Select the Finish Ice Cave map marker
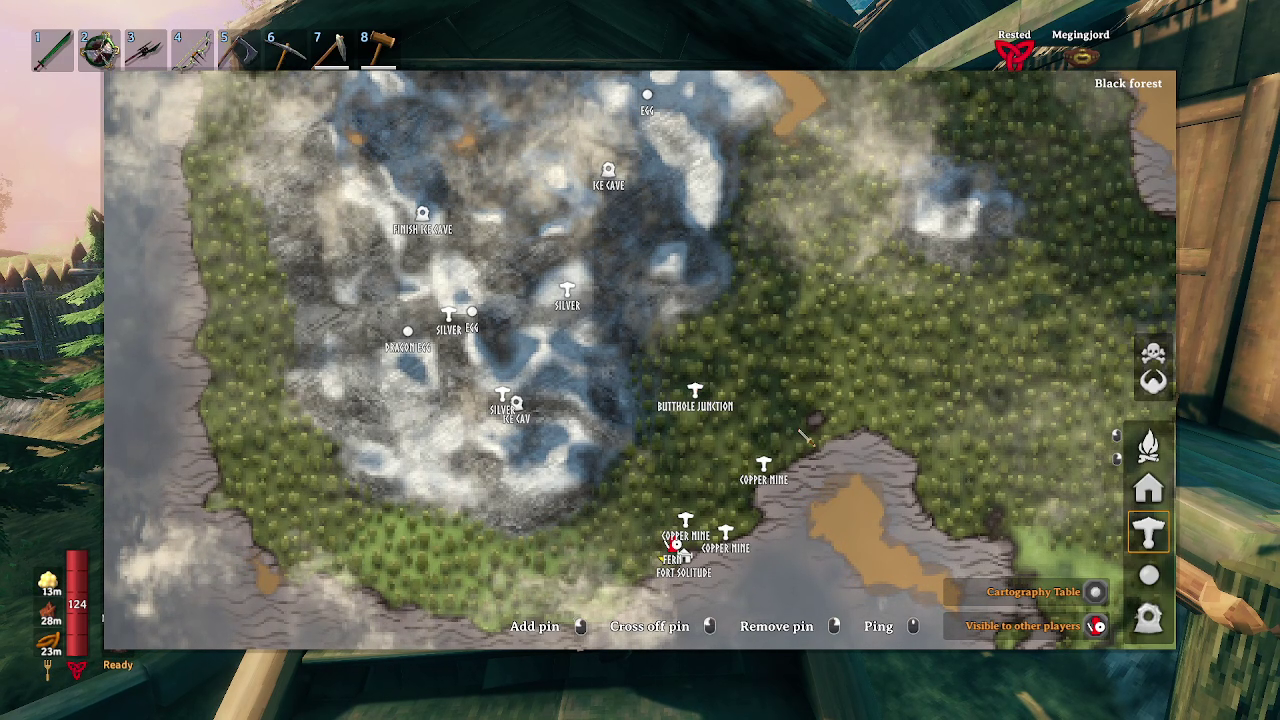The width and height of the screenshot is (1280, 720). tap(422, 214)
